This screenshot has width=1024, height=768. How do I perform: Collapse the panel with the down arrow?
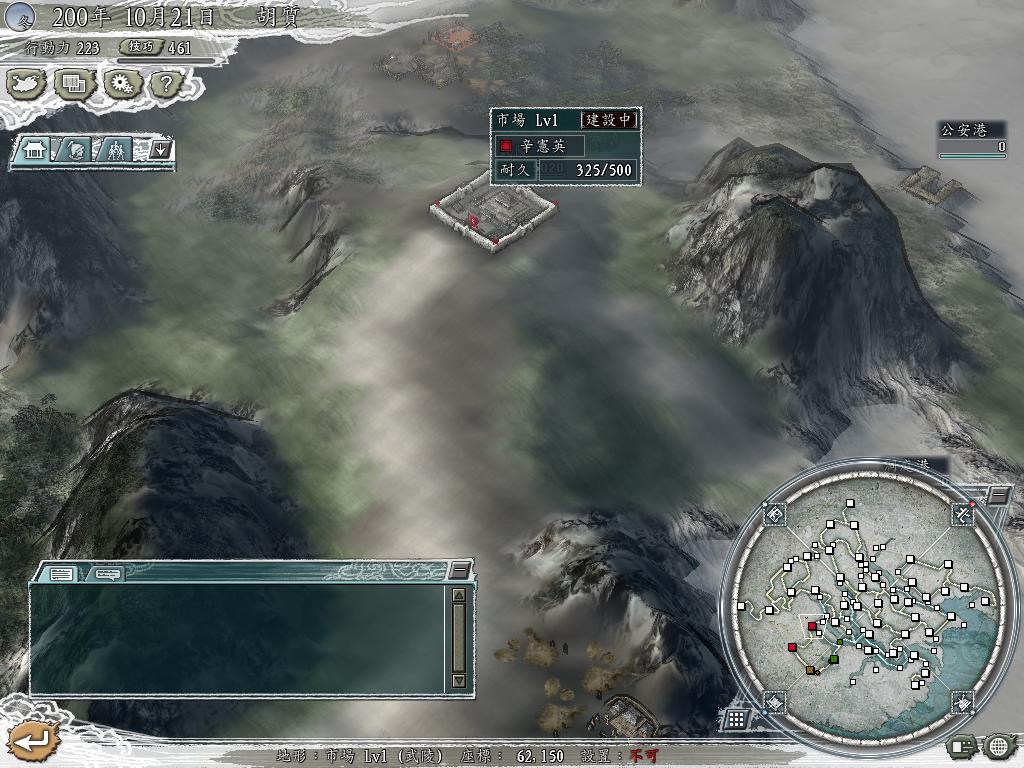pyautogui.click(x=162, y=151)
